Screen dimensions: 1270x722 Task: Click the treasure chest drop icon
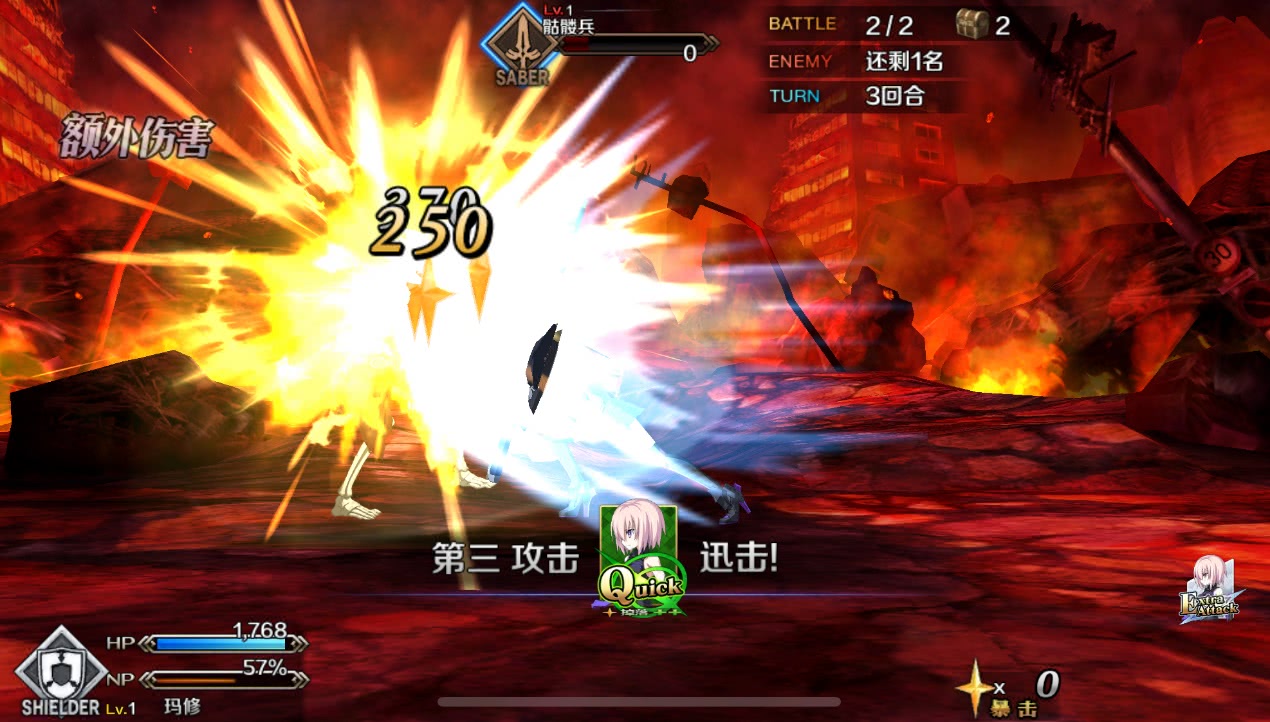coord(969,24)
